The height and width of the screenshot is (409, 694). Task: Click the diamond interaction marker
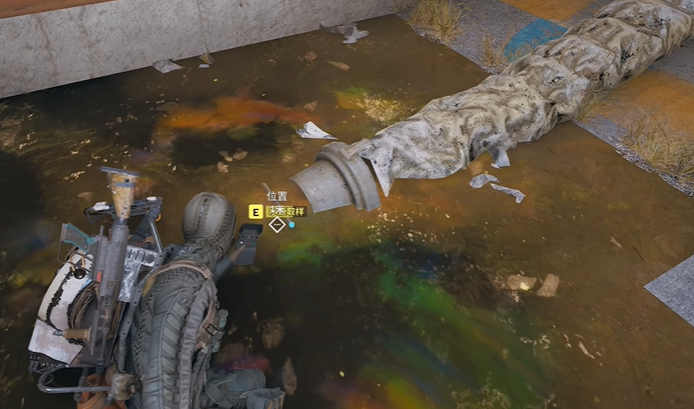click(277, 225)
